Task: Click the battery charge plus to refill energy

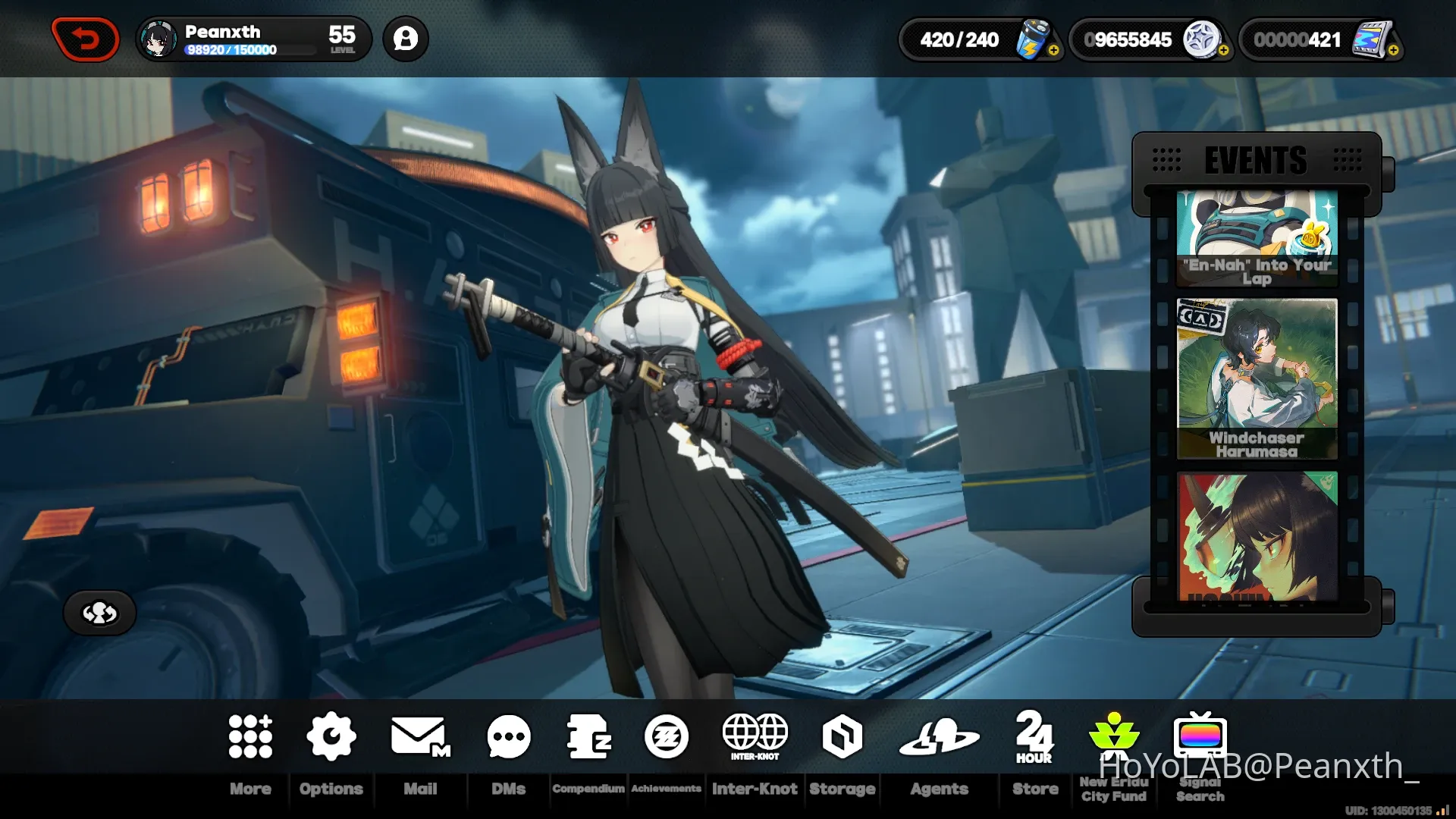Action: pyautogui.click(x=1053, y=52)
